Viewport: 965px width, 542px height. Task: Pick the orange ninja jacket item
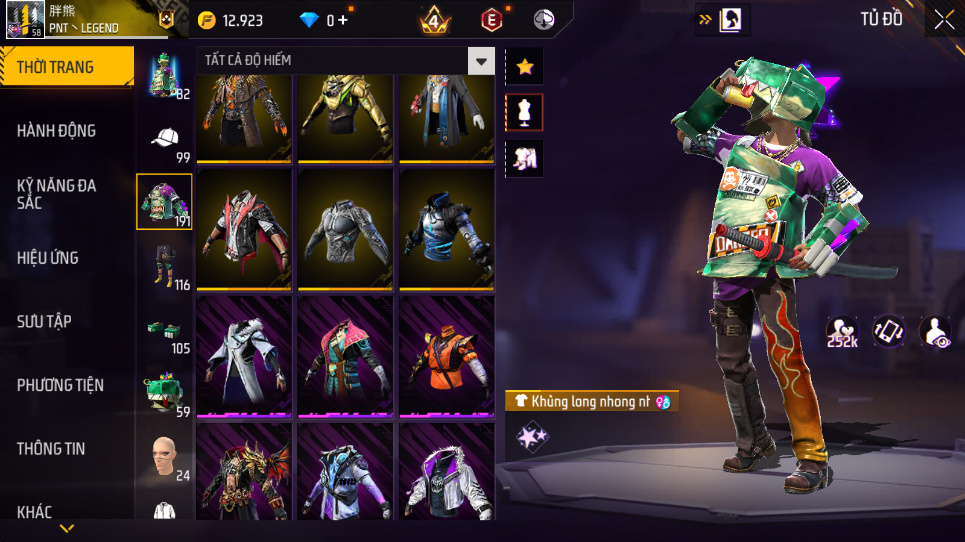446,355
